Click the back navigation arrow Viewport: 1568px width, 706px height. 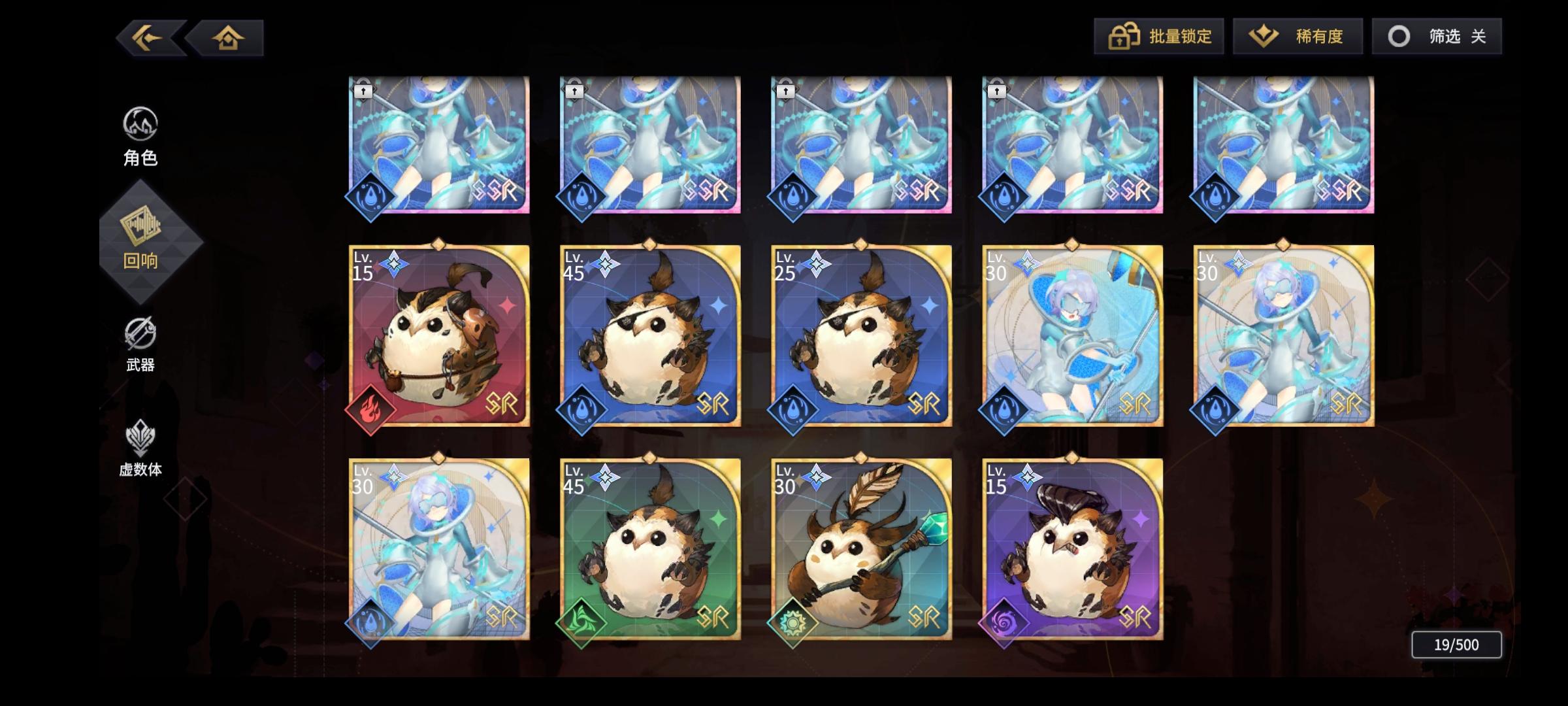147,37
